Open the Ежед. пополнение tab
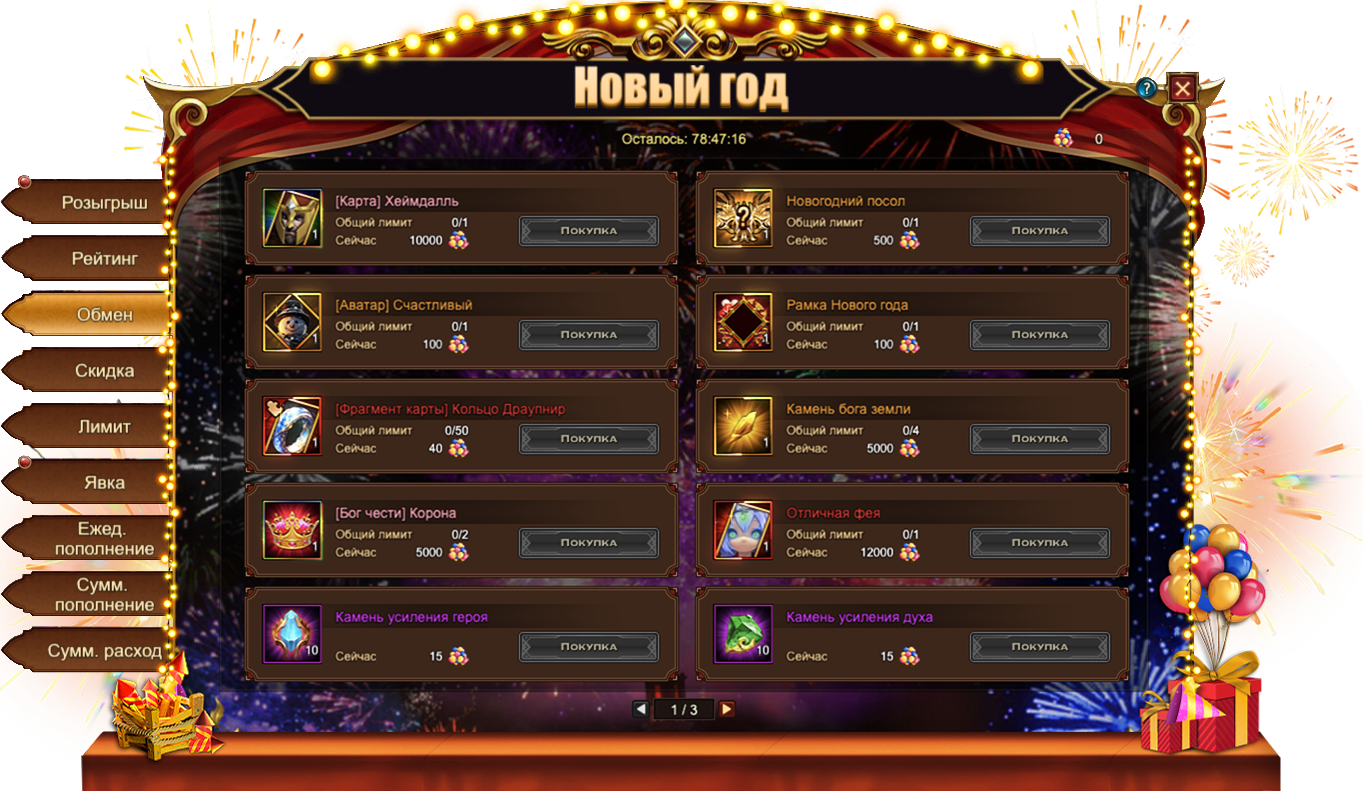The height and width of the screenshot is (791, 1363). coord(104,539)
